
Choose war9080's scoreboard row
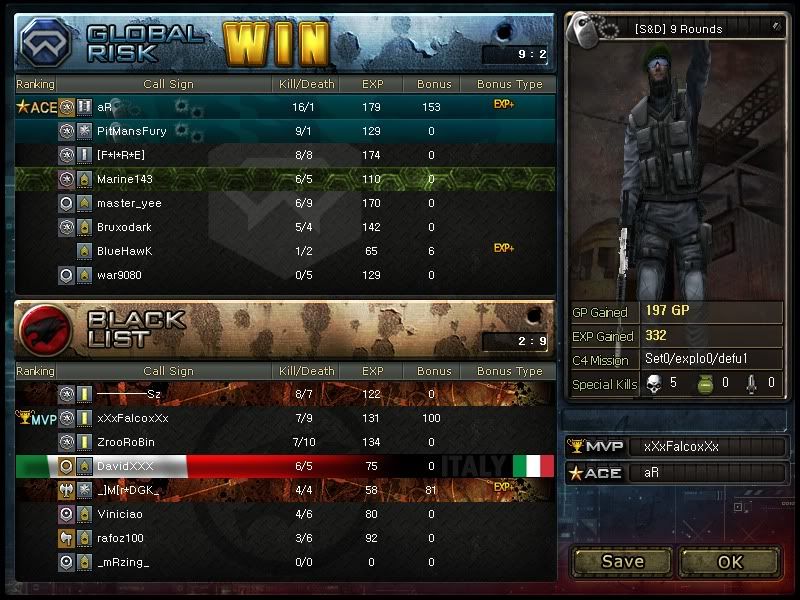pos(121,275)
